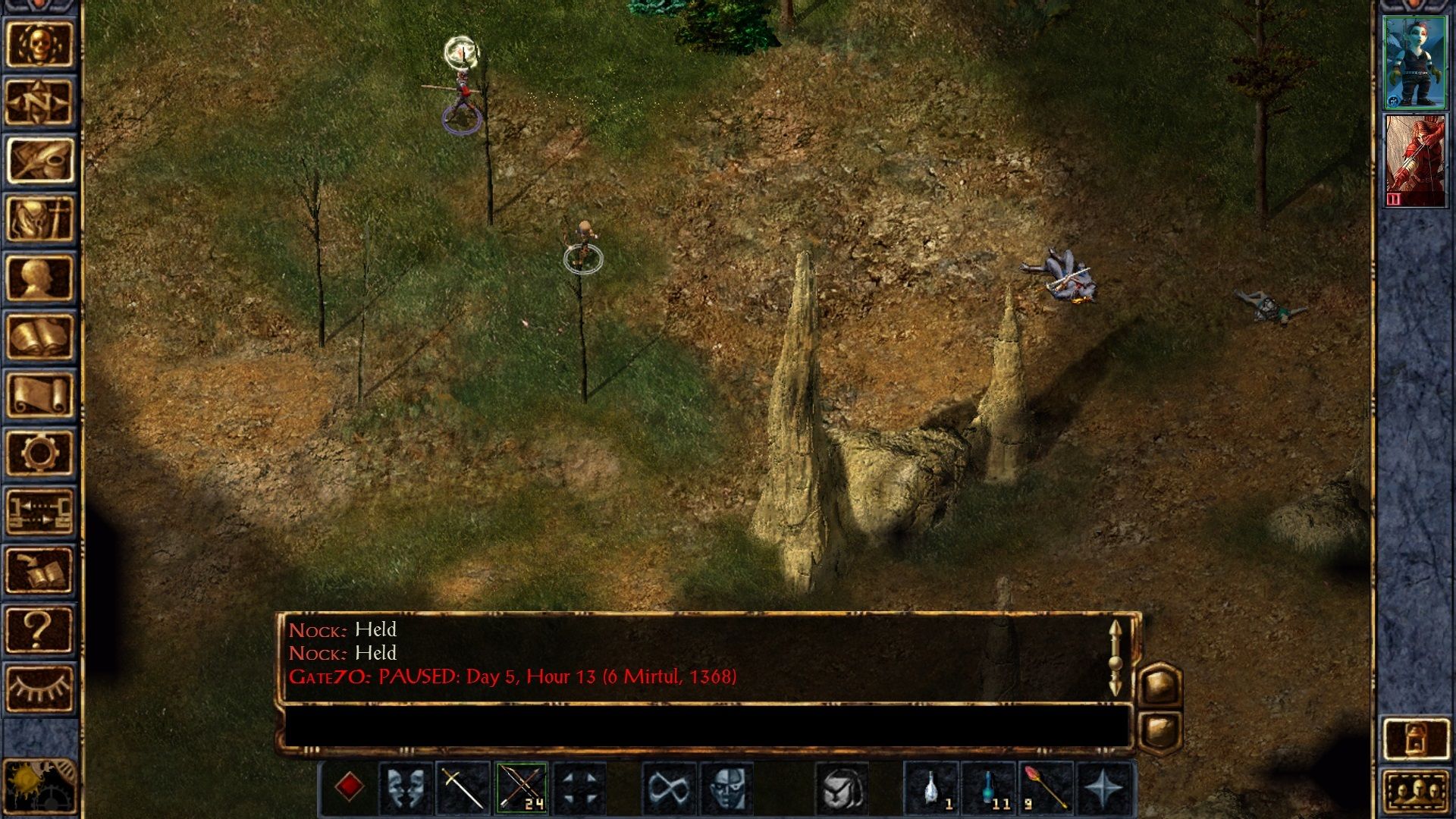Viewport: 1456px width, 819px height.
Task: Open the area map with the compass icon
Action: pyautogui.click(x=39, y=102)
